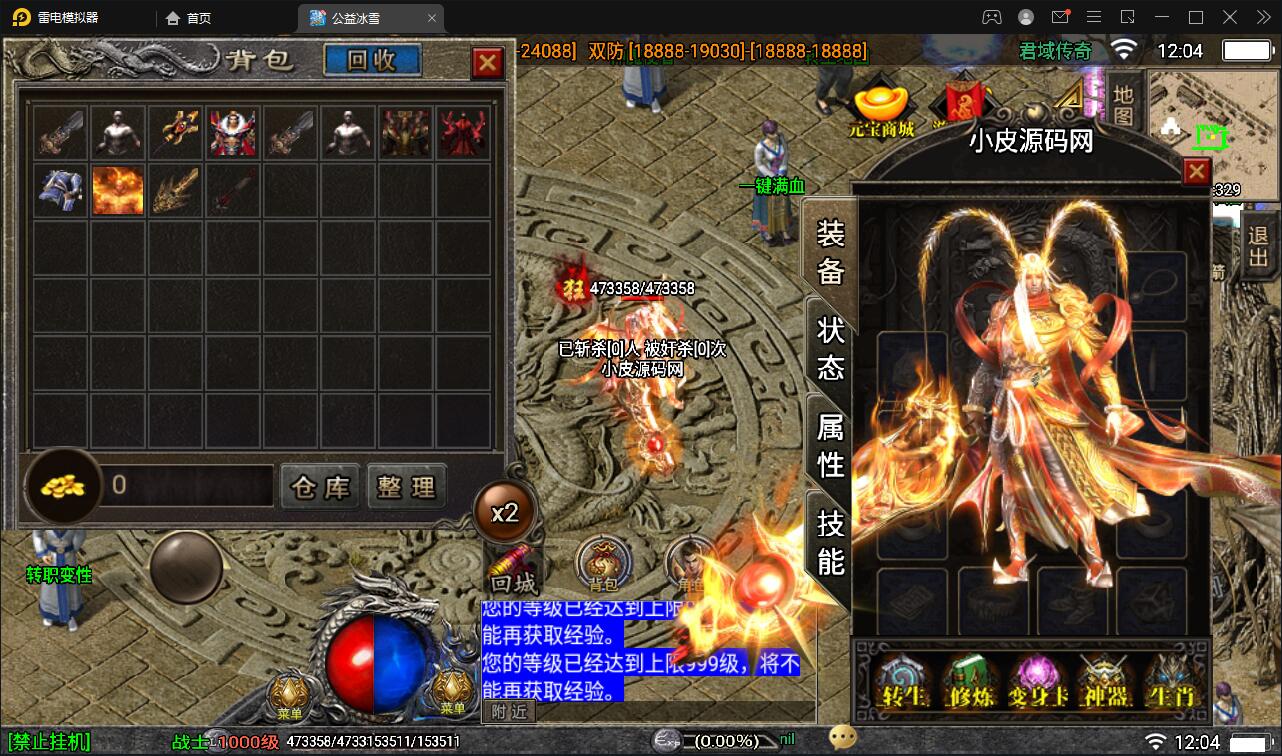Open the 生肖 zodiac menu

coord(1174,681)
